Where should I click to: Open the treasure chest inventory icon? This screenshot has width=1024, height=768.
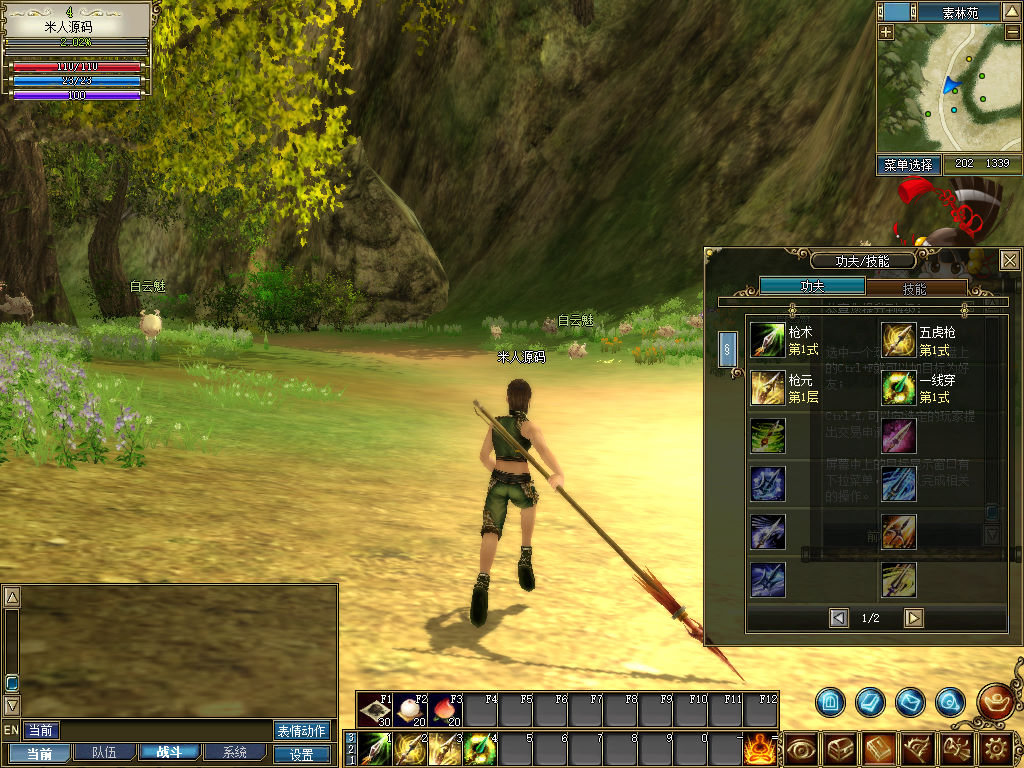pyautogui.click(x=839, y=748)
